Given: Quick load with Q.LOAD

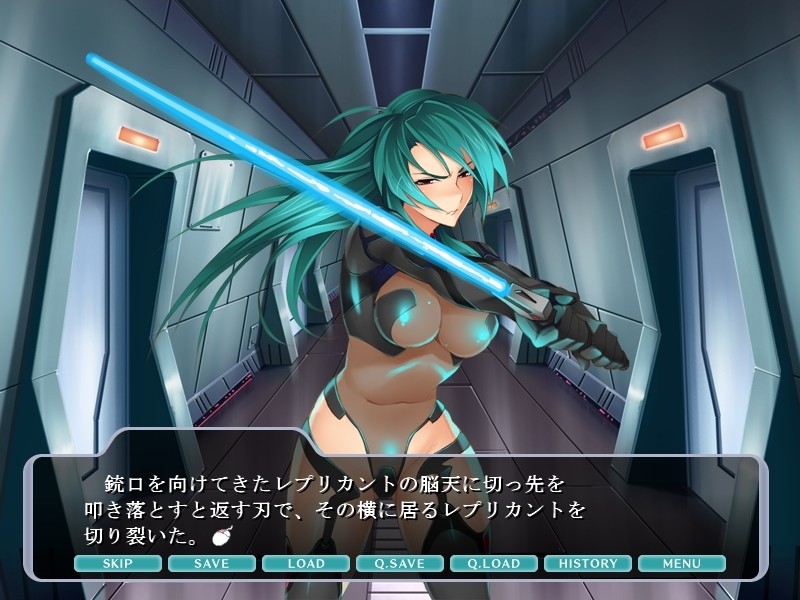Looking at the screenshot, I should click(494, 563).
